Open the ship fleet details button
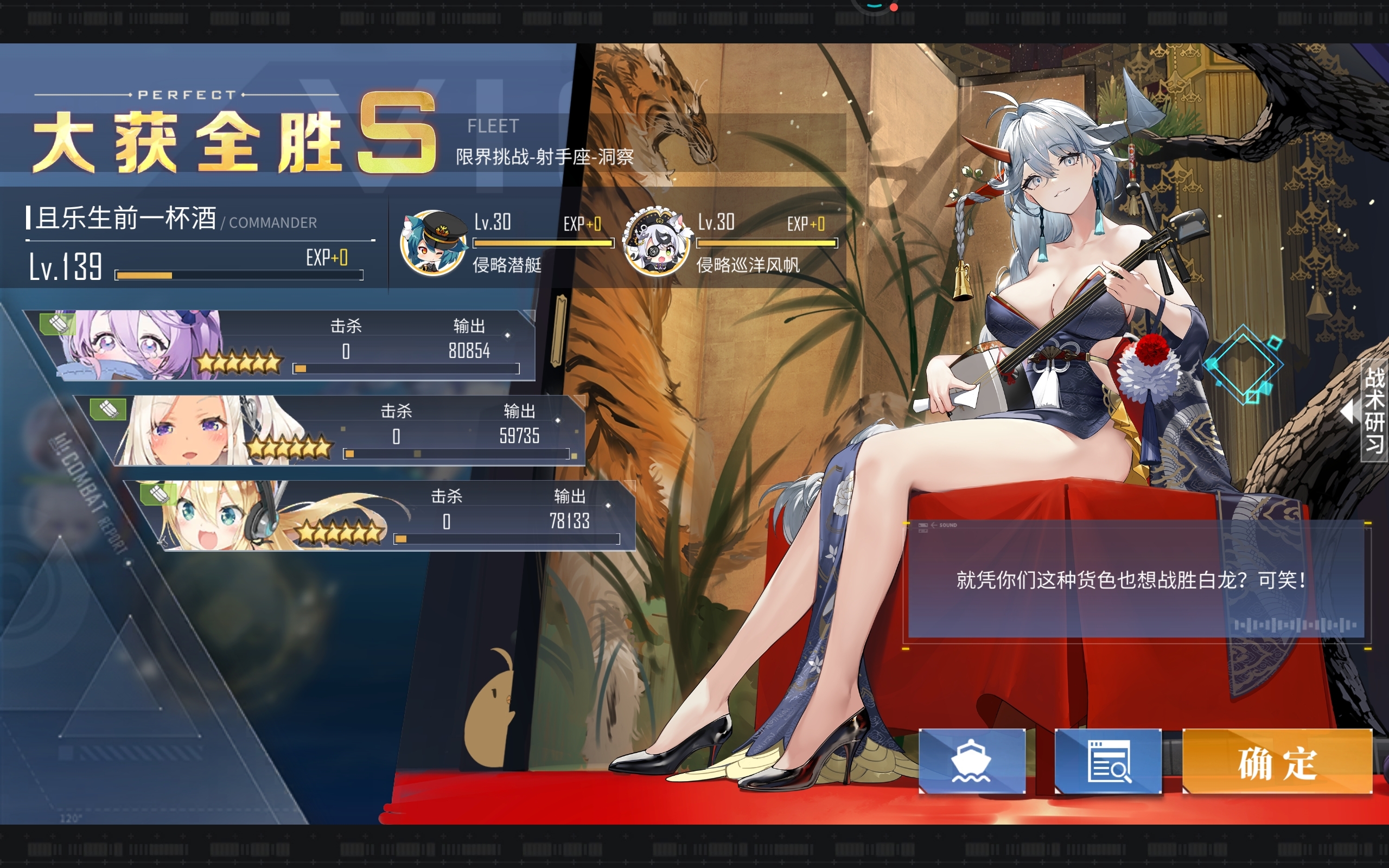Image resolution: width=1389 pixels, height=868 pixels. (x=971, y=762)
